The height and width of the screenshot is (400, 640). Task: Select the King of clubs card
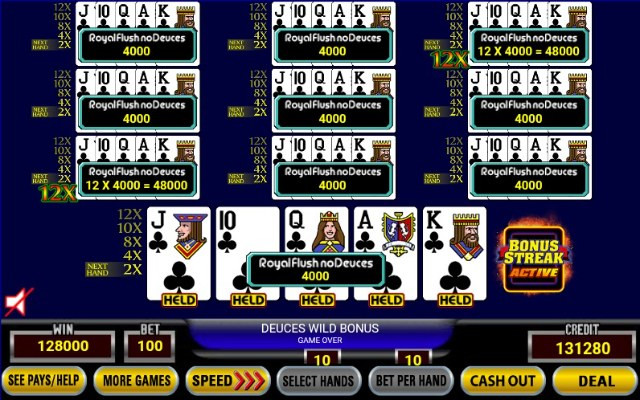coord(455,250)
